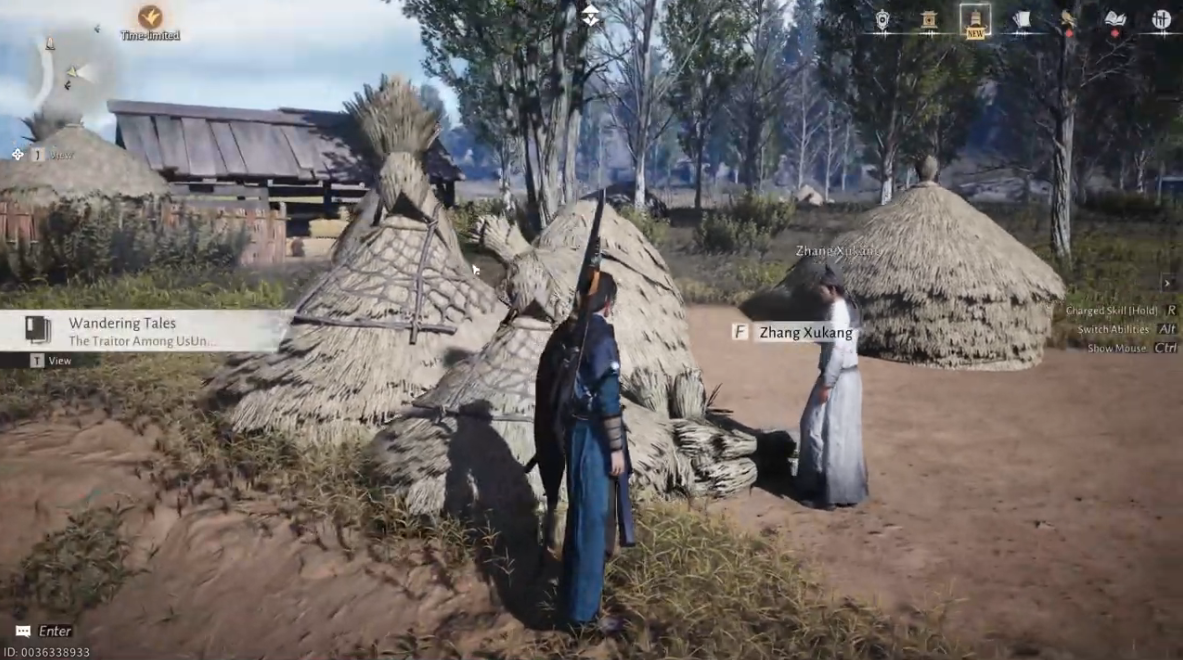Open the open-book journal icon
This screenshot has height=660, width=1183.
point(1115,20)
